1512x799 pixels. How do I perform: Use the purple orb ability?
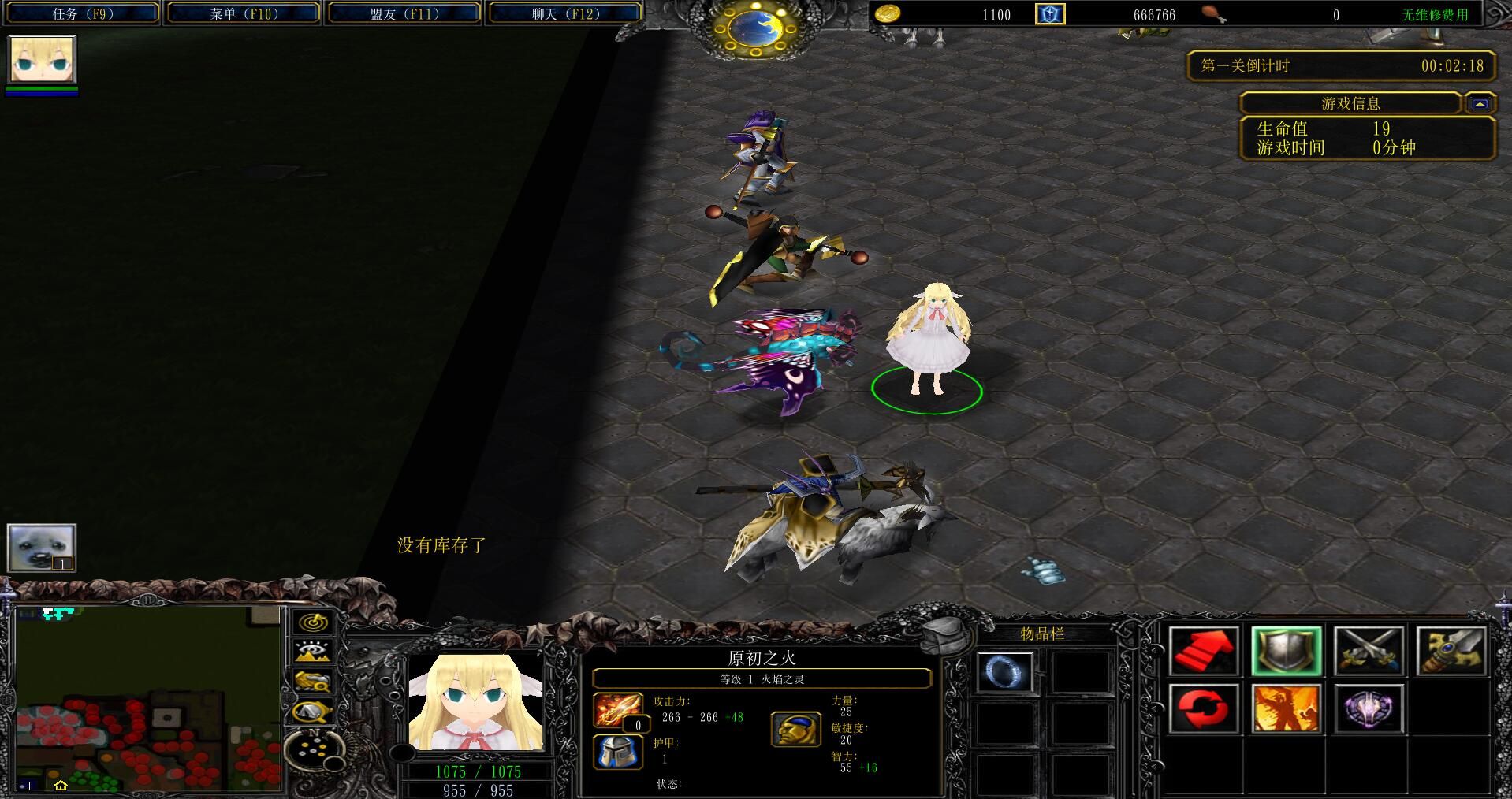point(1369,708)
